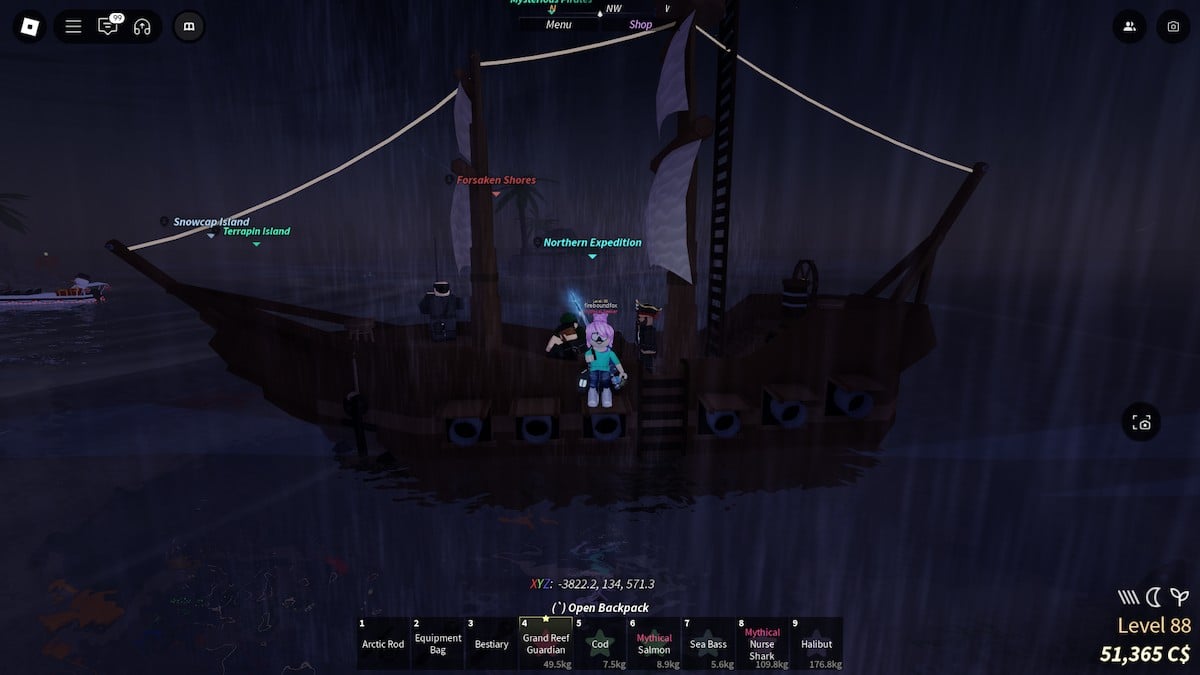Open the book guide icon
This screenshot has height=675, width=1200.
189,27
